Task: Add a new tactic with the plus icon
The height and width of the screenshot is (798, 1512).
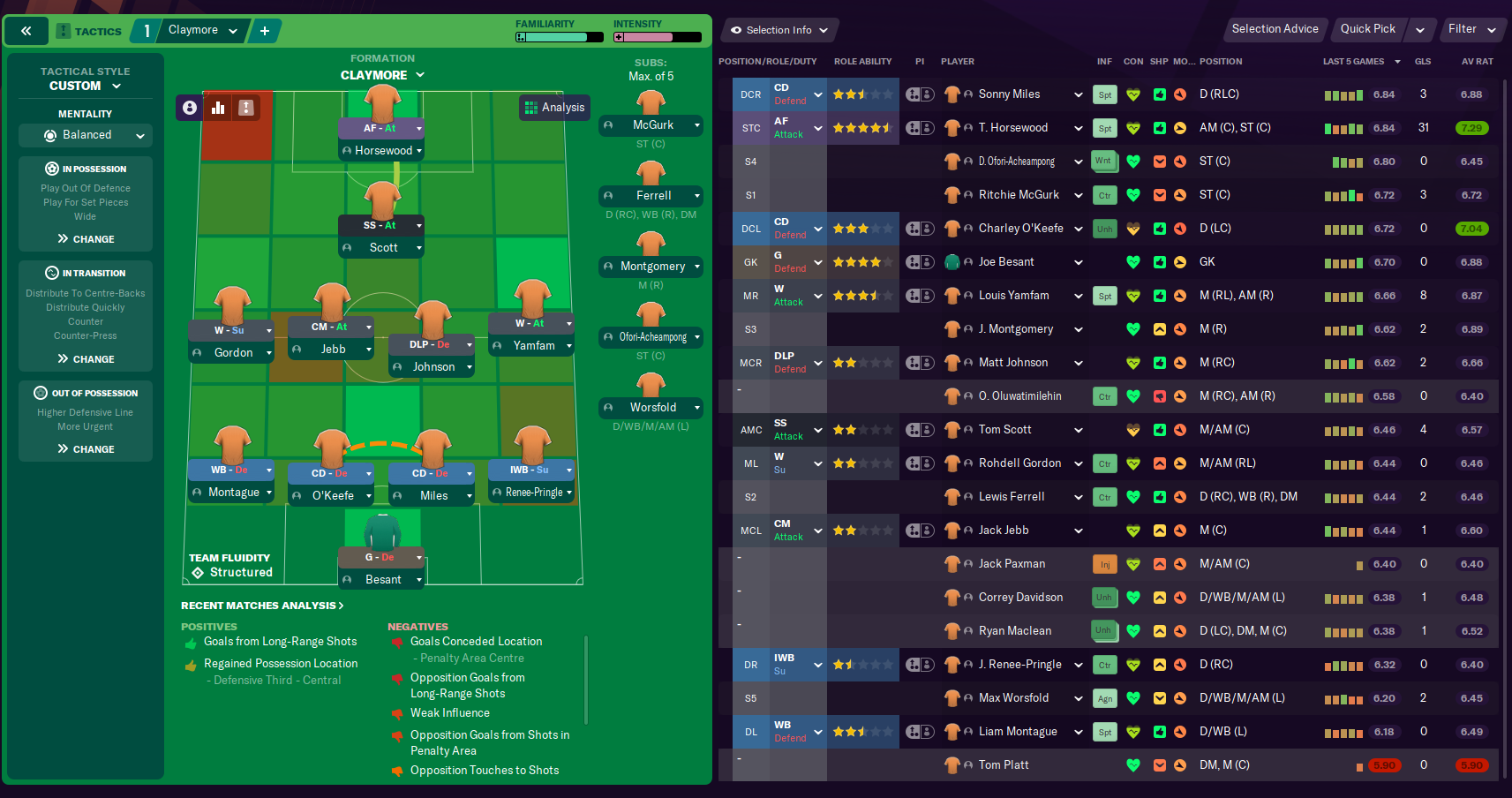Action: coord(264,30)
